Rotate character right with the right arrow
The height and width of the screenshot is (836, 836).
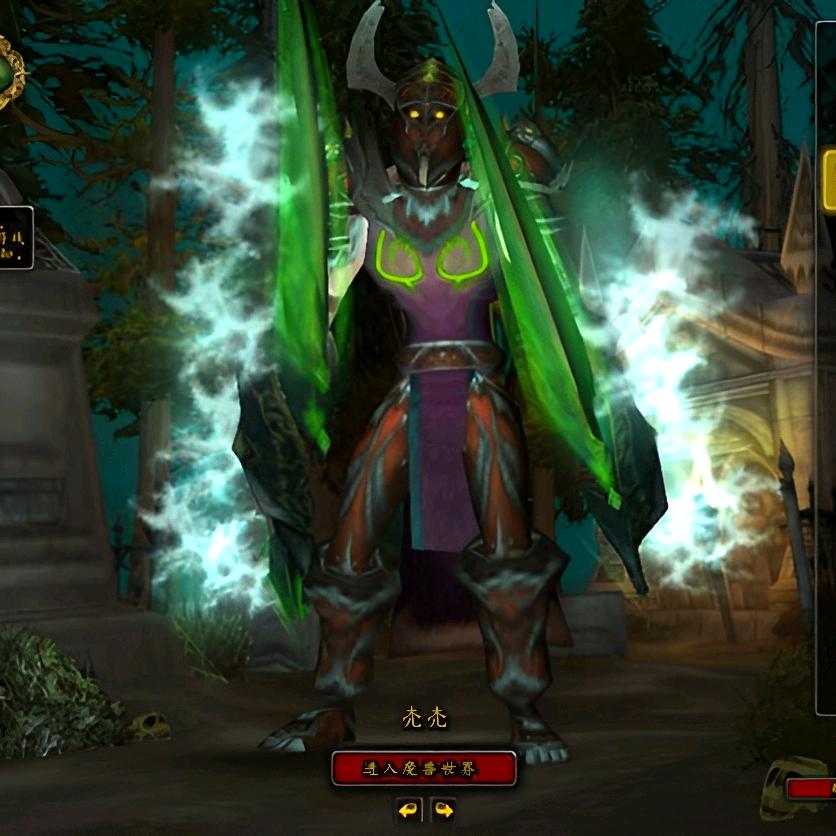click(442, 809)
